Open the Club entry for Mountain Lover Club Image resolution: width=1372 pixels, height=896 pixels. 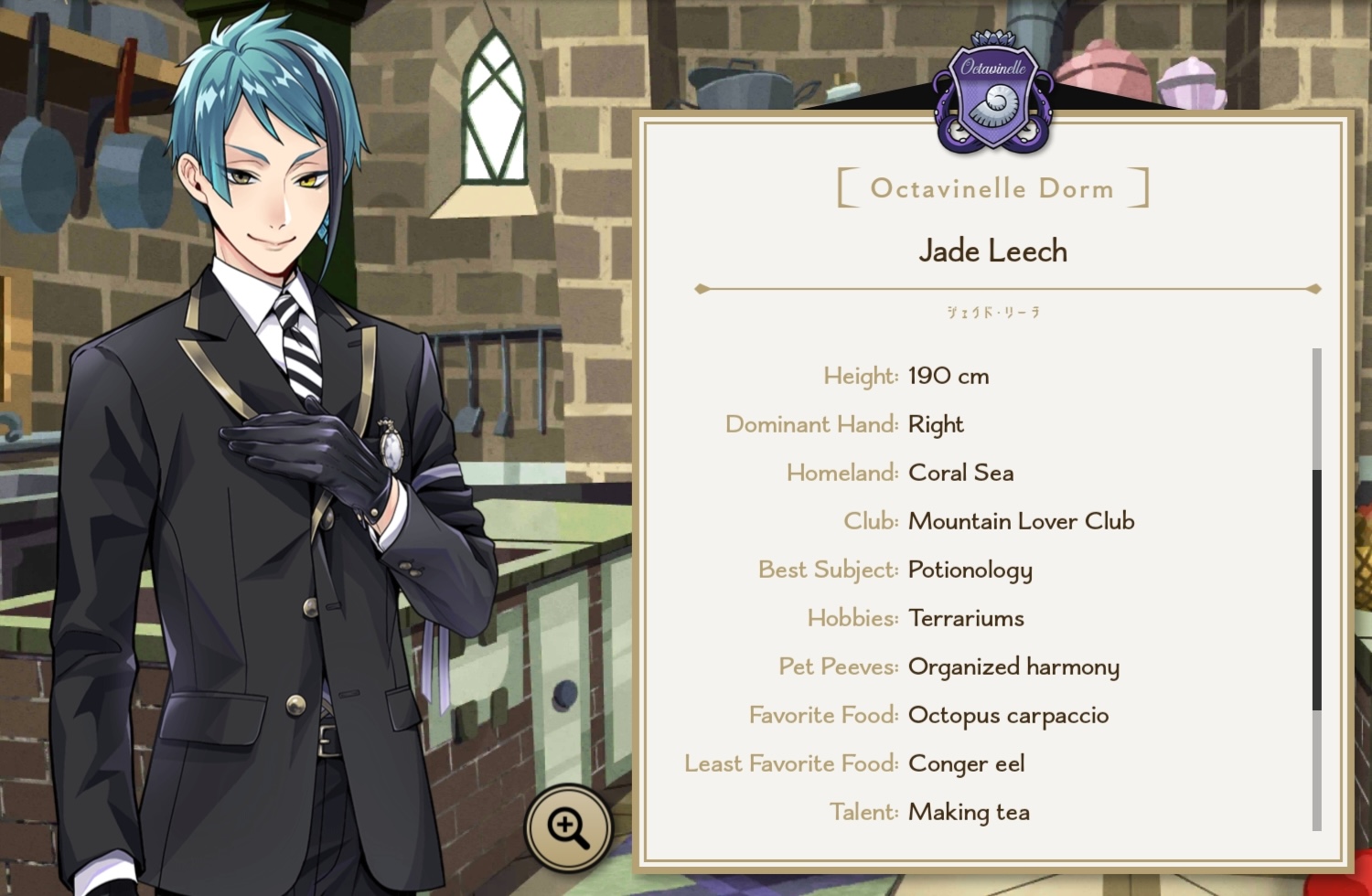click(1021, 520)
